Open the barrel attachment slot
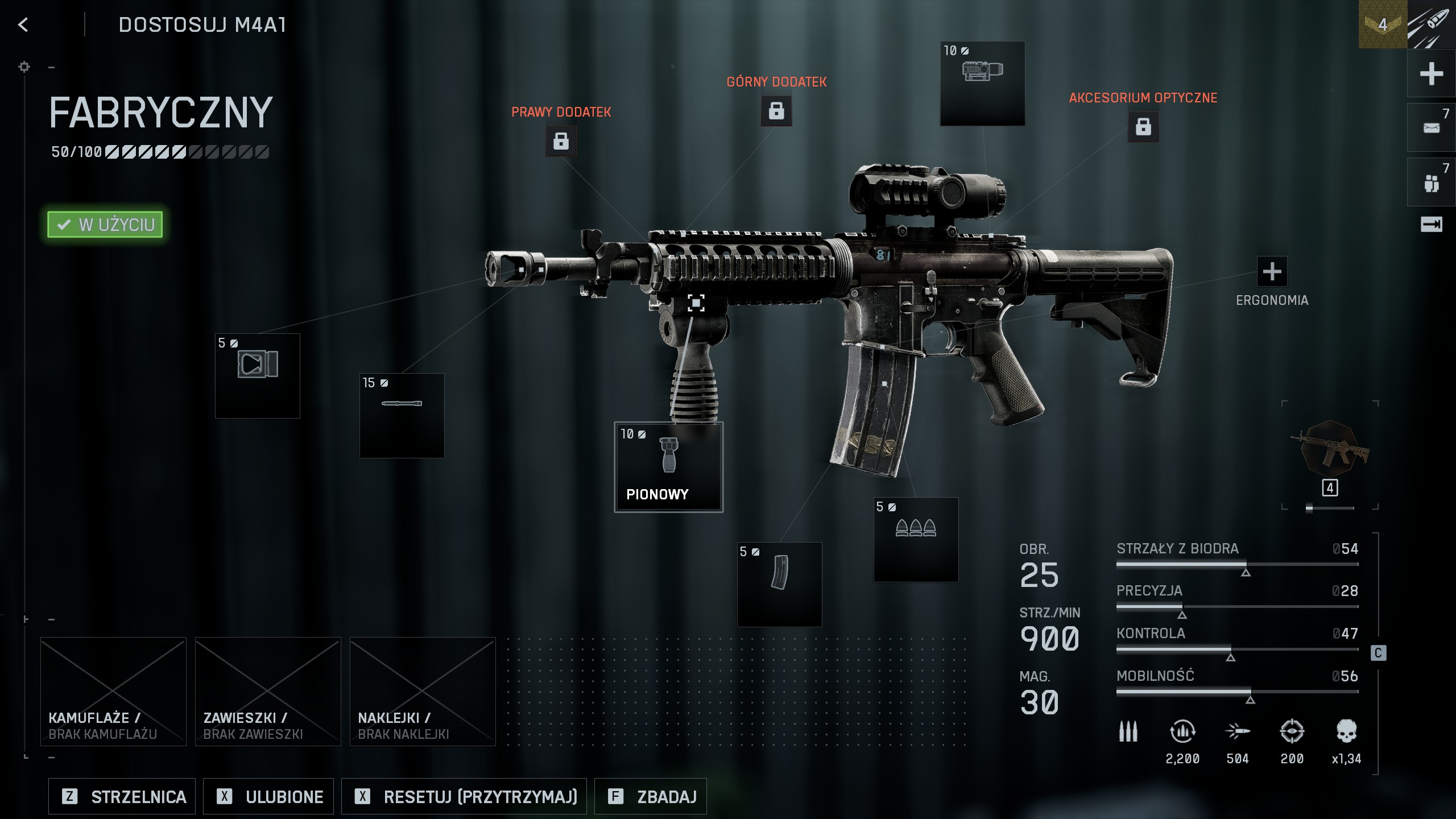The width and height of the screenshot is (1456, 819). point(402,416)
